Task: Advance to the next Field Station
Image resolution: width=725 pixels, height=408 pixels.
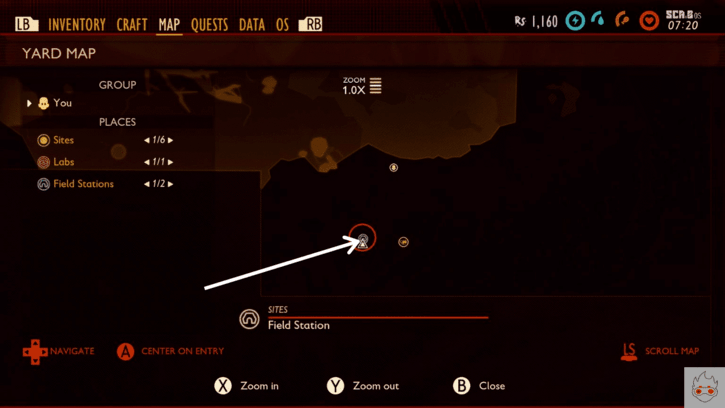Action: pyautogui.click(x=171, y=184)
